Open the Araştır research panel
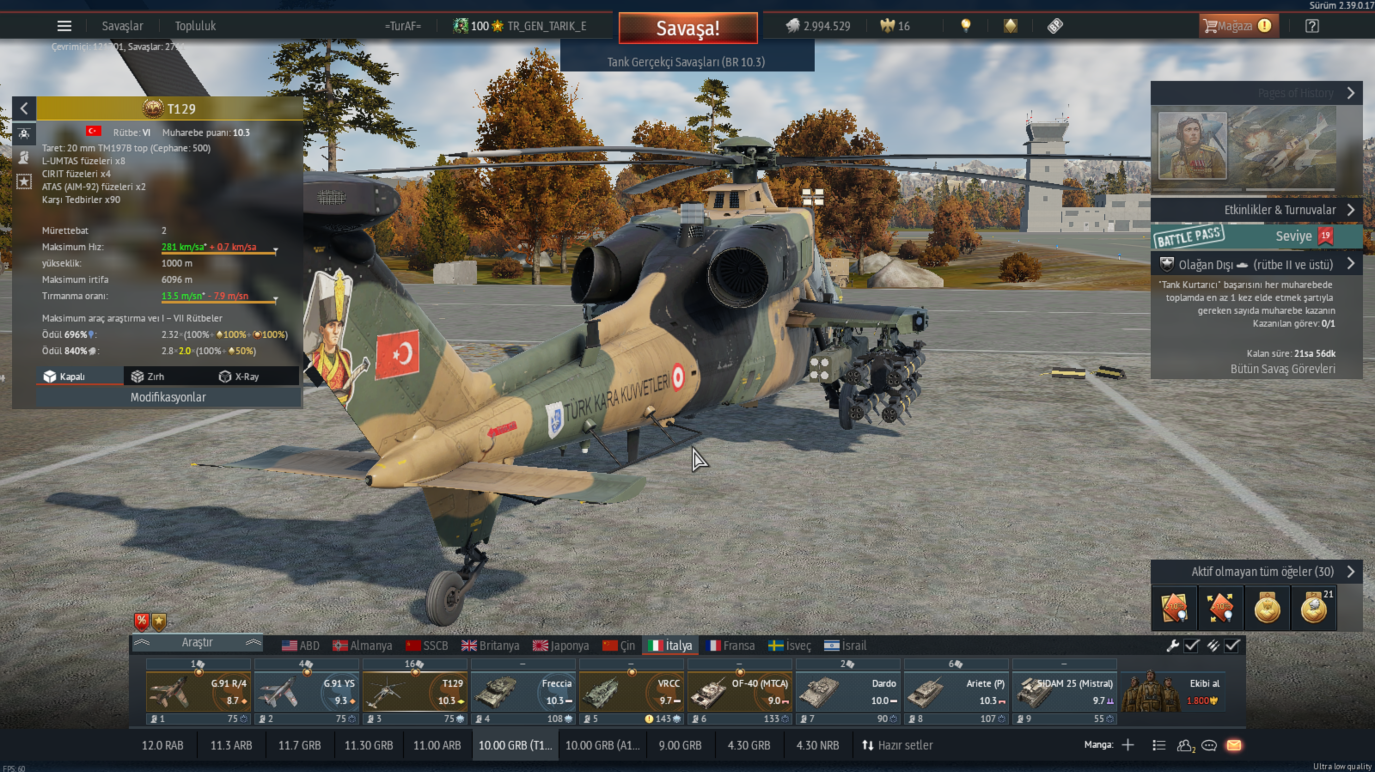 (x=197, y=643)
